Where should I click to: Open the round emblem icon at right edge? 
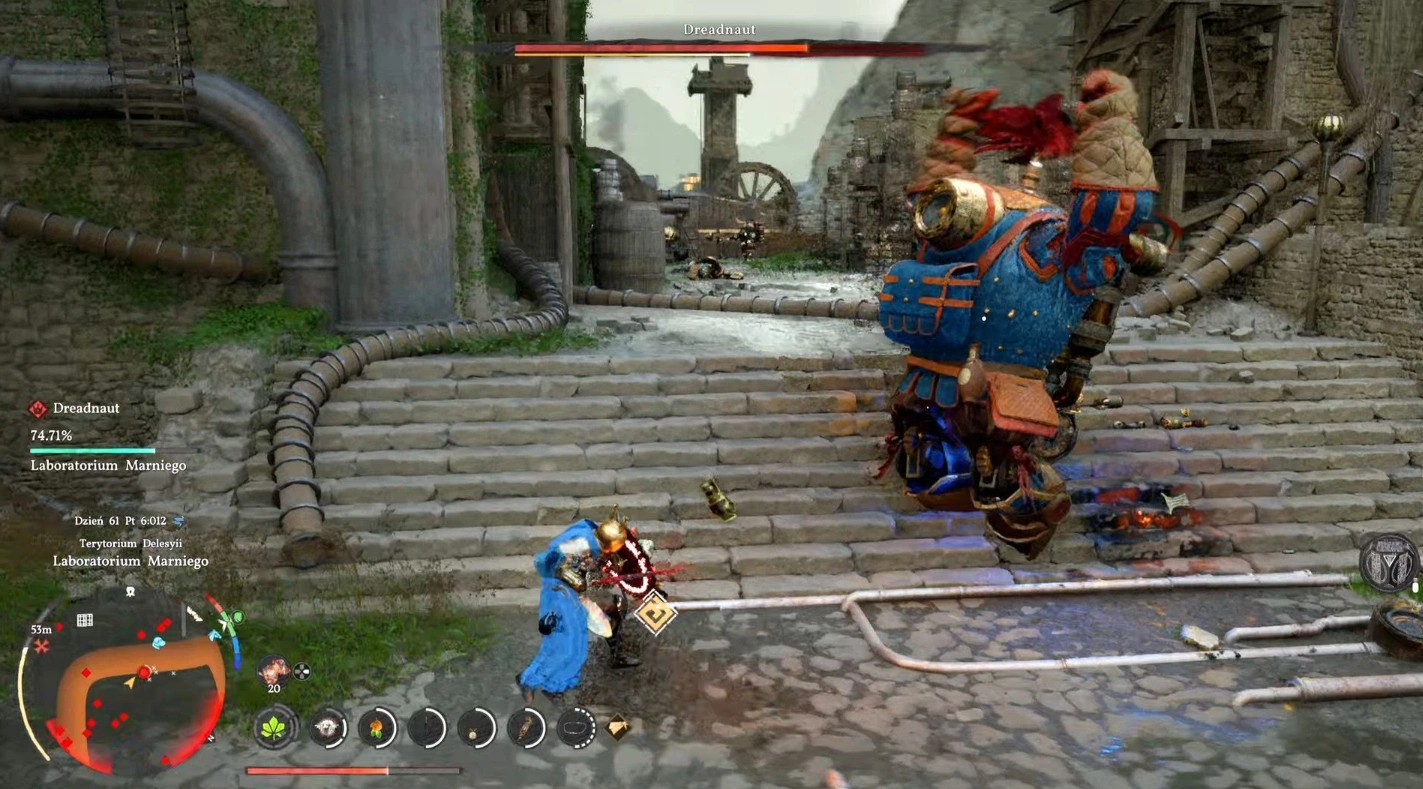1391,563
